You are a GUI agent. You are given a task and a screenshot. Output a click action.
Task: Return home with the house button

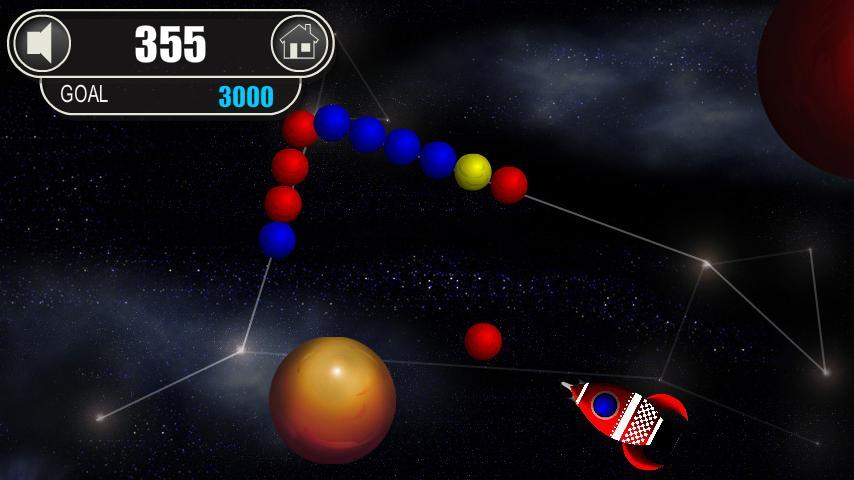(300, 44)
